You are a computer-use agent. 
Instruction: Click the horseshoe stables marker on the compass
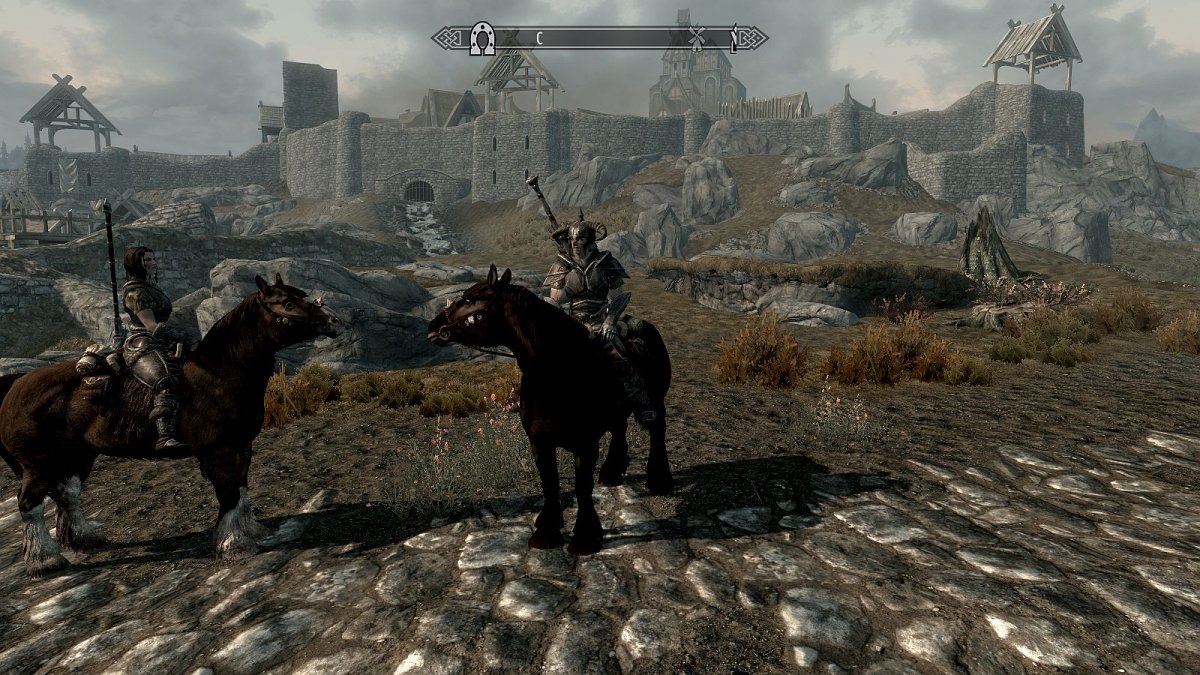coord(484,39)
